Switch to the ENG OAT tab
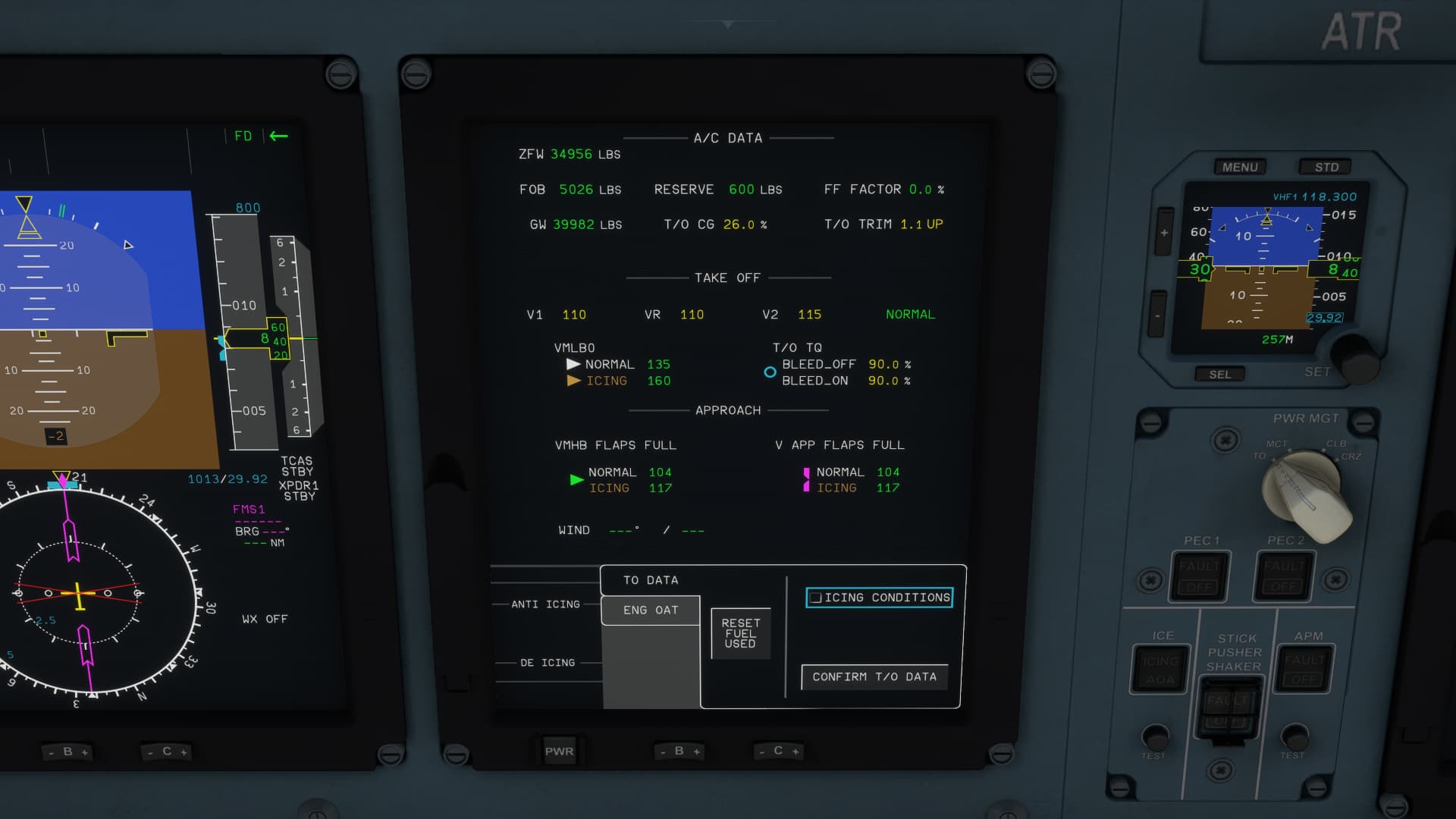The height and width of the screenshot is (819, 1456). pyautogui.click(x=650, y=610)
